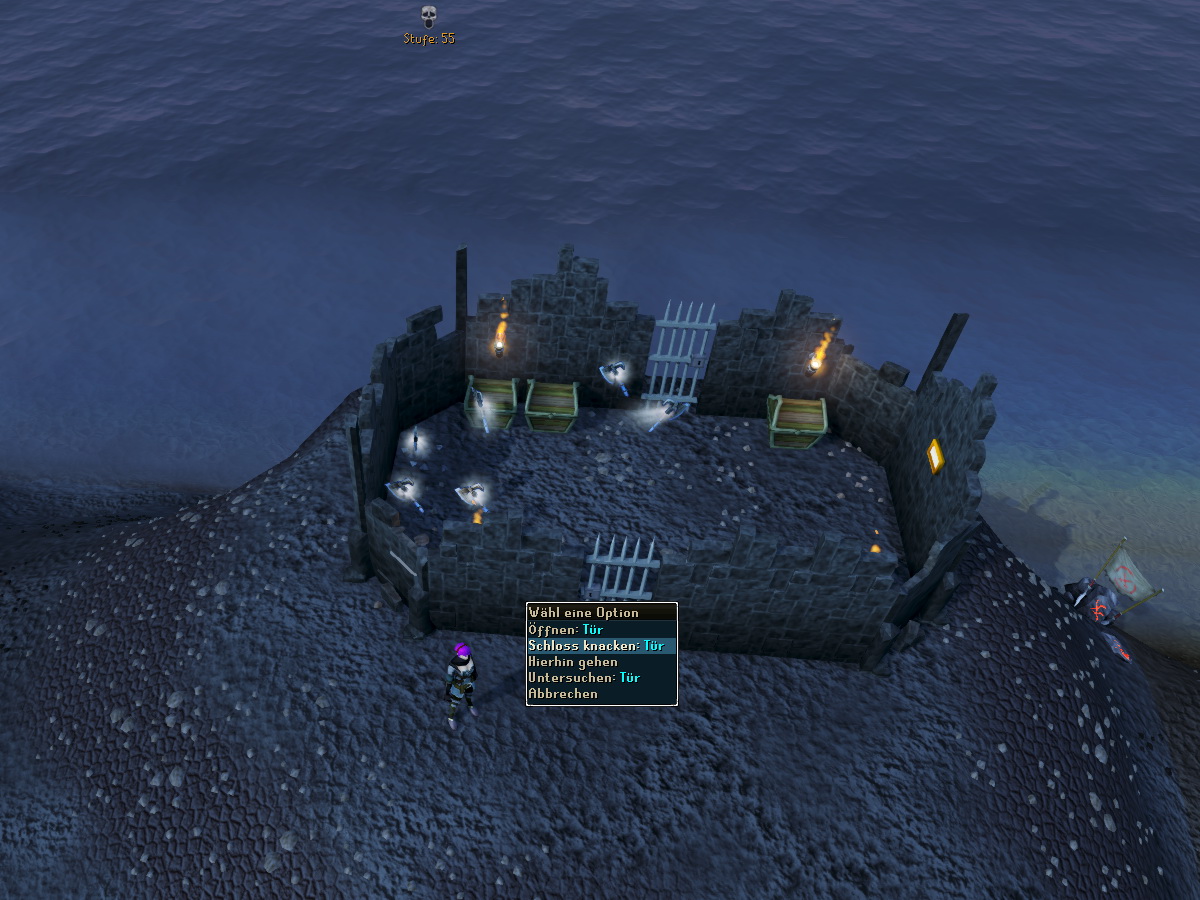Click 'Abbrechen' to cancel the menu

point(563,694)
